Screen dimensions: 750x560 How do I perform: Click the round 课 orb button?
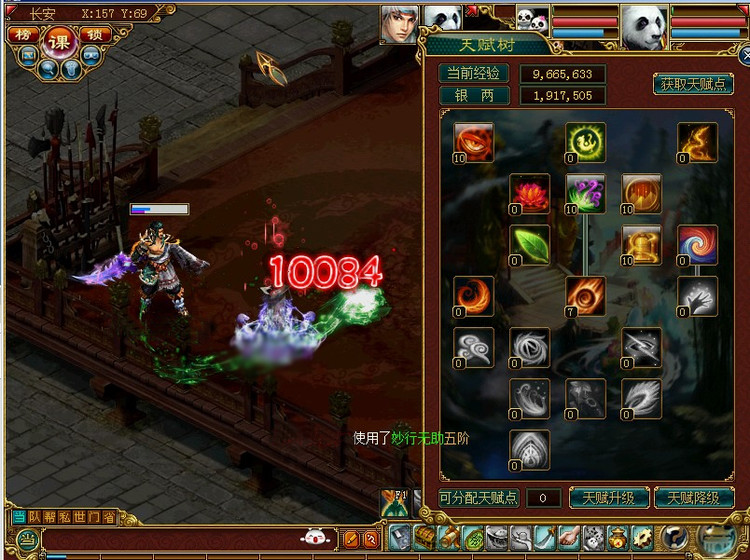(57, 41)
